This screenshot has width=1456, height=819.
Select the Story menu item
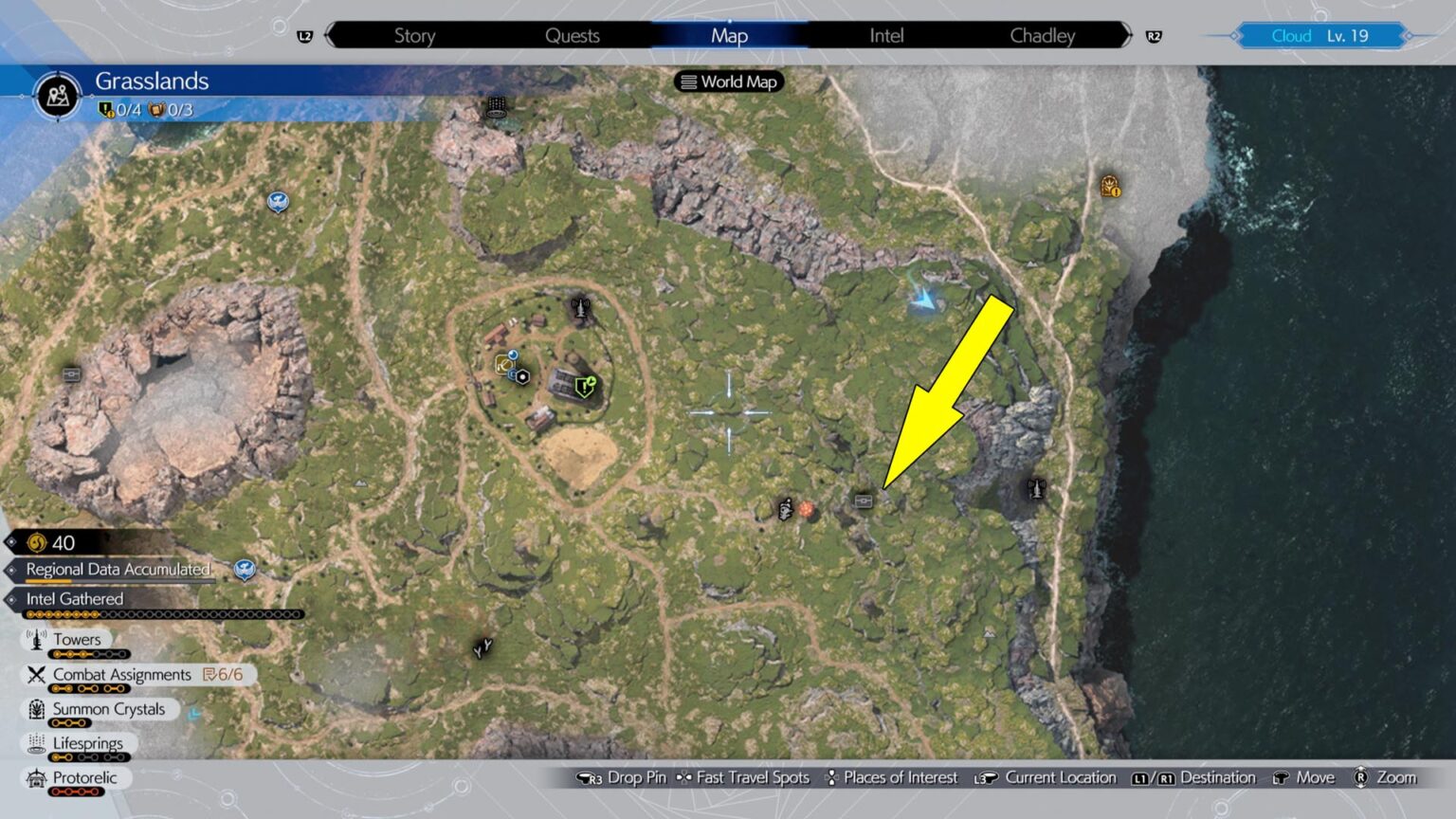(414, 35)
